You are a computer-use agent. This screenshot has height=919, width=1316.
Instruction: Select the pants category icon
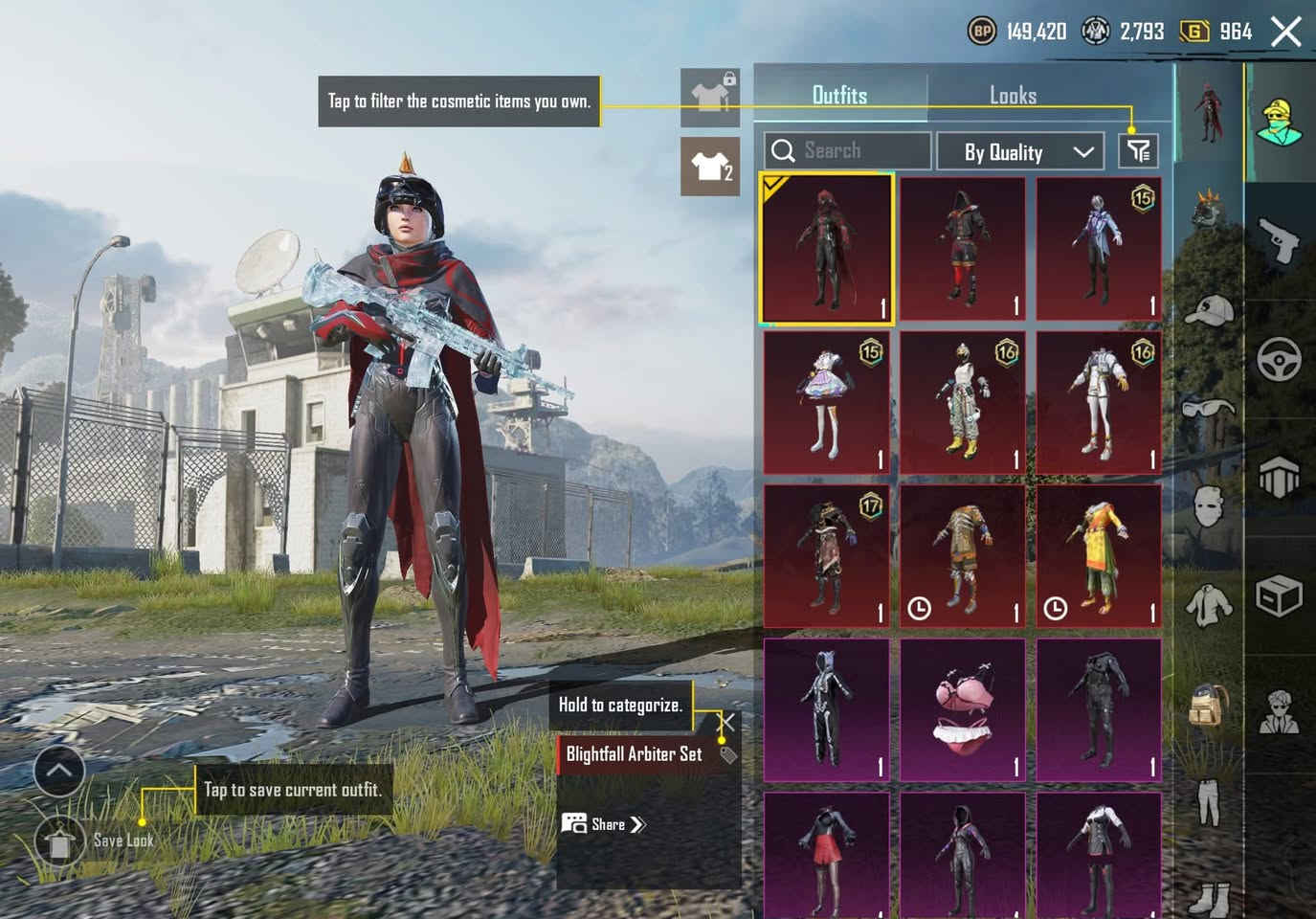pos(1209,801)
